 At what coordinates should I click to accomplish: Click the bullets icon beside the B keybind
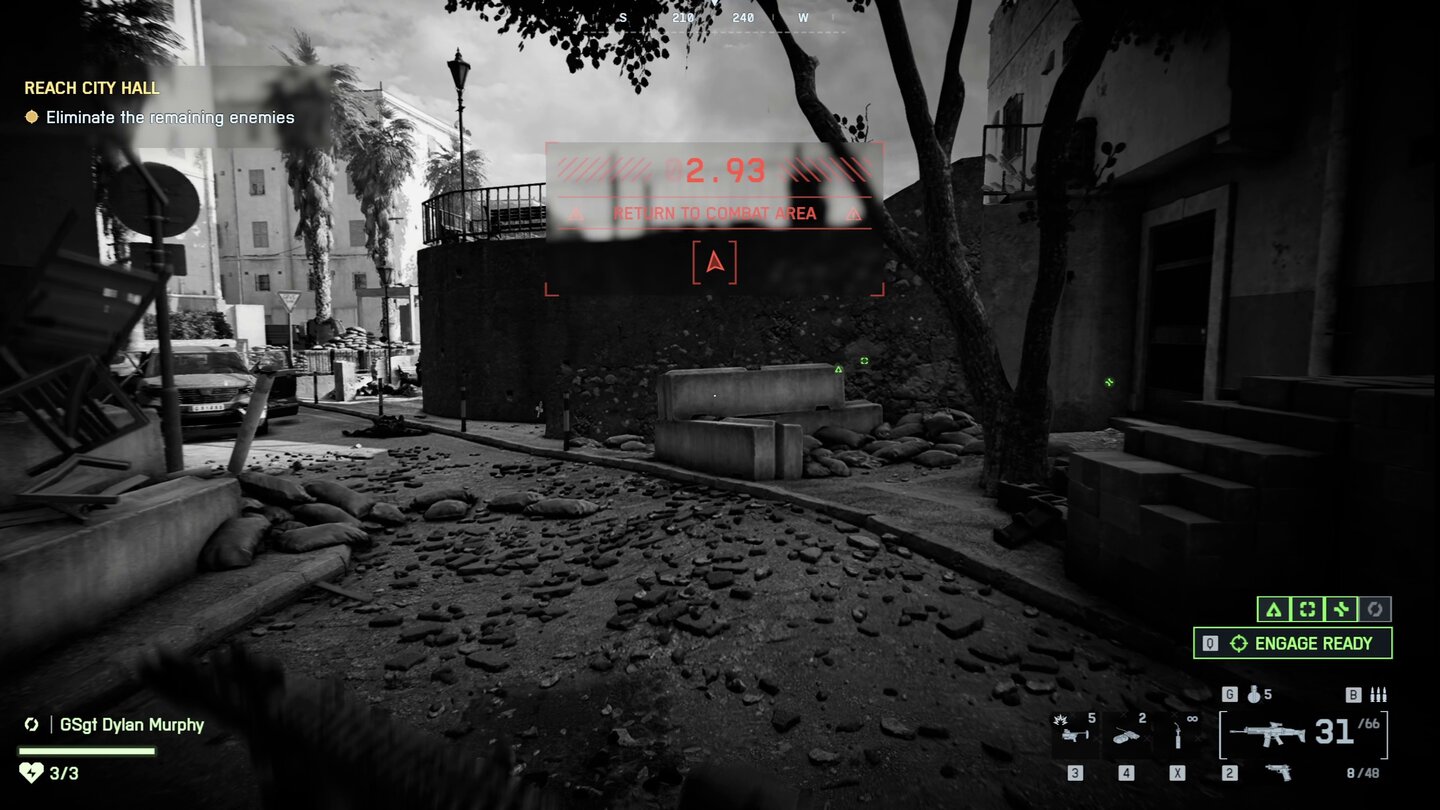tap(1379, 695)
